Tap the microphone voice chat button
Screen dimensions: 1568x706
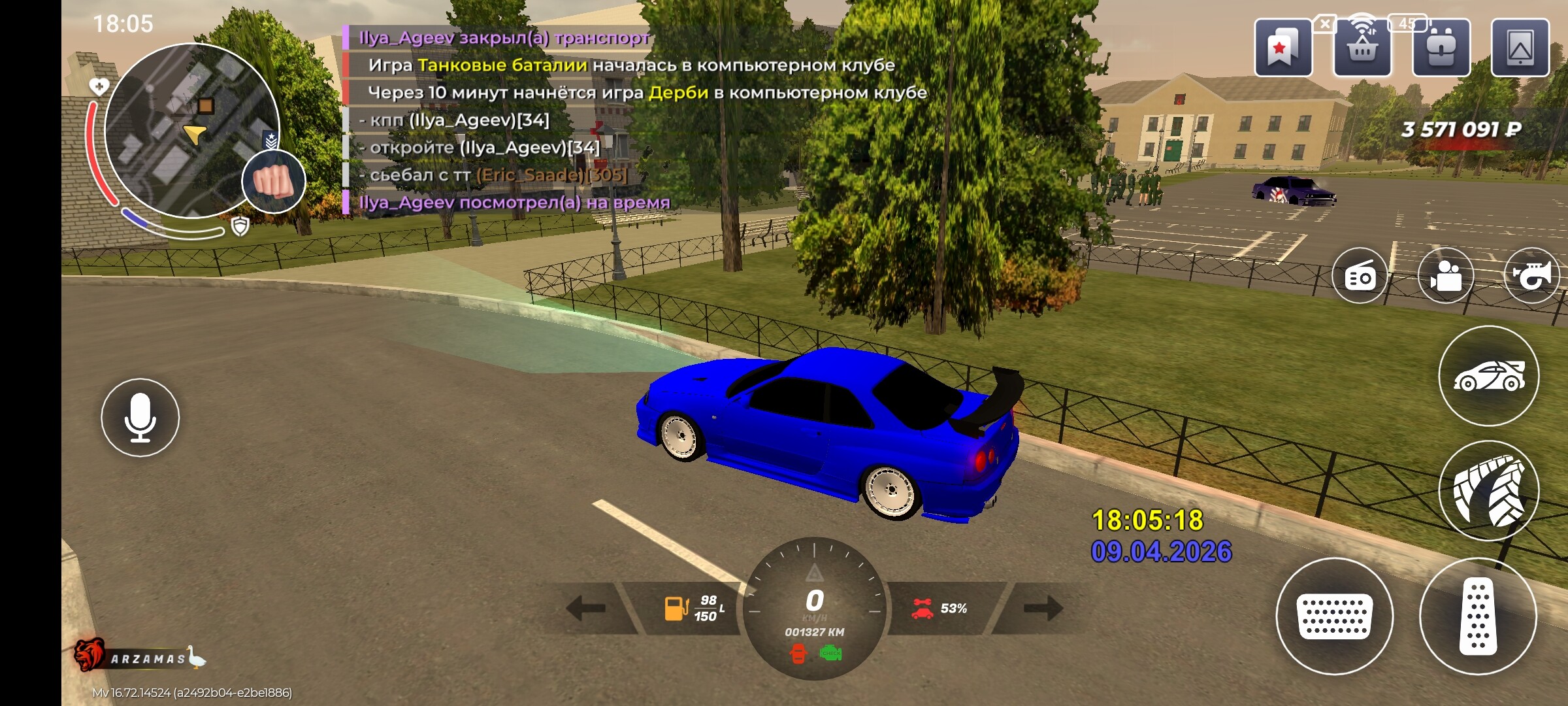(x=140, y=418)
